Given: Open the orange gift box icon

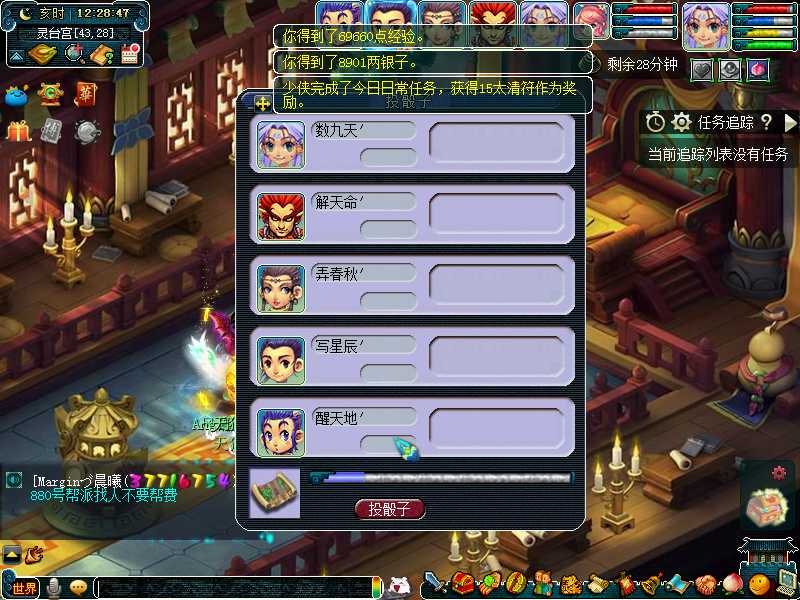Looking at the screenshot, I should [x=18, y=131].
